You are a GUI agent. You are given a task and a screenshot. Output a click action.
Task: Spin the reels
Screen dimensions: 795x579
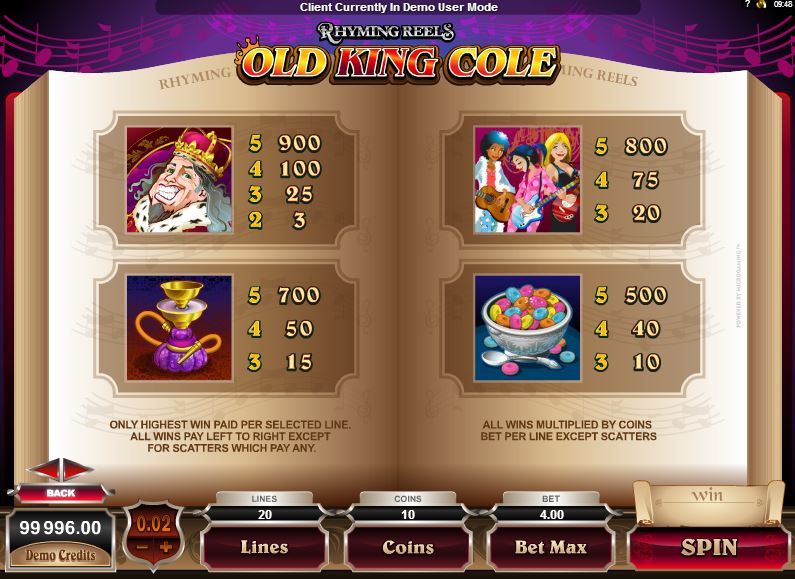(x=709, y=547)
